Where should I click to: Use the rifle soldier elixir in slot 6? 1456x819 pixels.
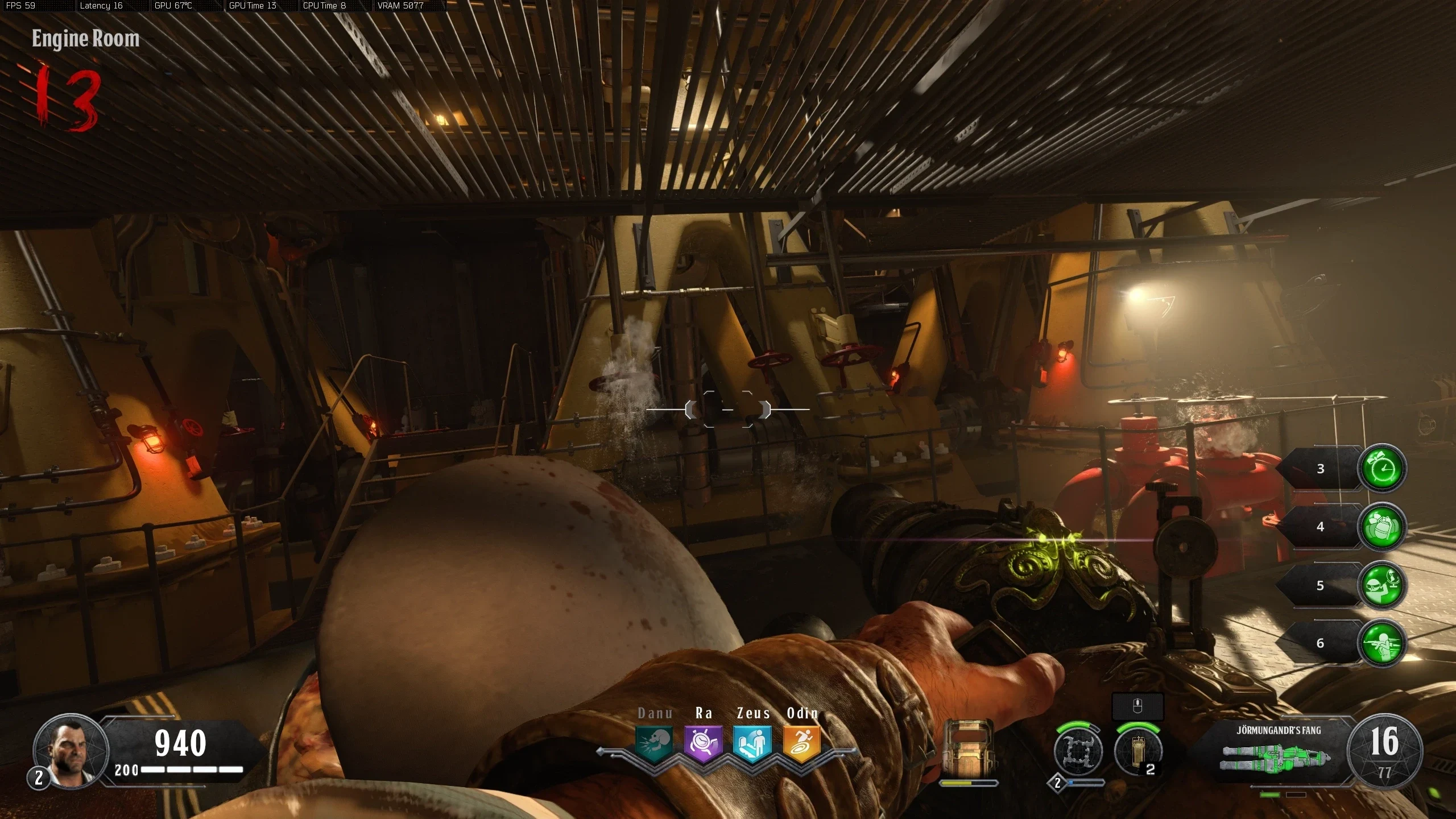pos(1381,643)
